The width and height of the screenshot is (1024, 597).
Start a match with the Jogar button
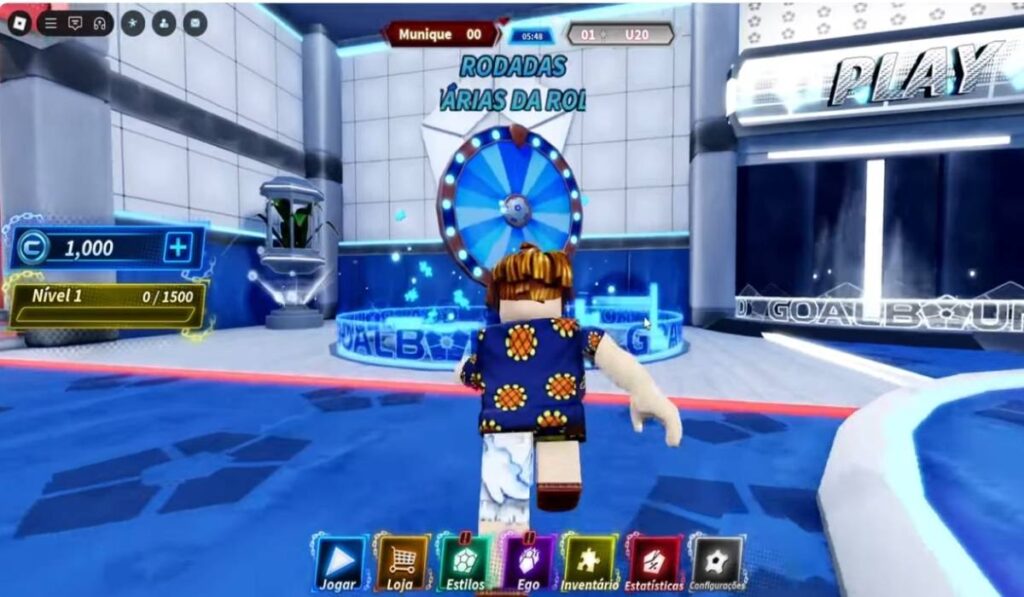pyautogui.click(x=339, y=563)
